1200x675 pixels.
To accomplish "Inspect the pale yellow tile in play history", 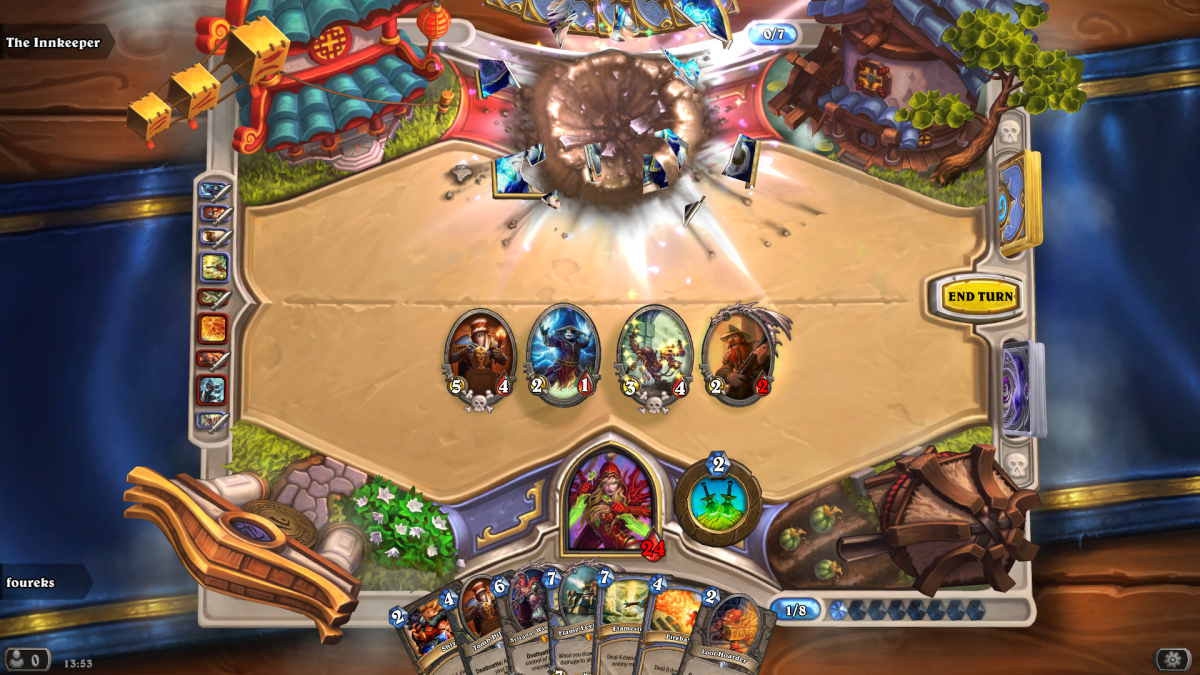I will (x=214, y=267).
